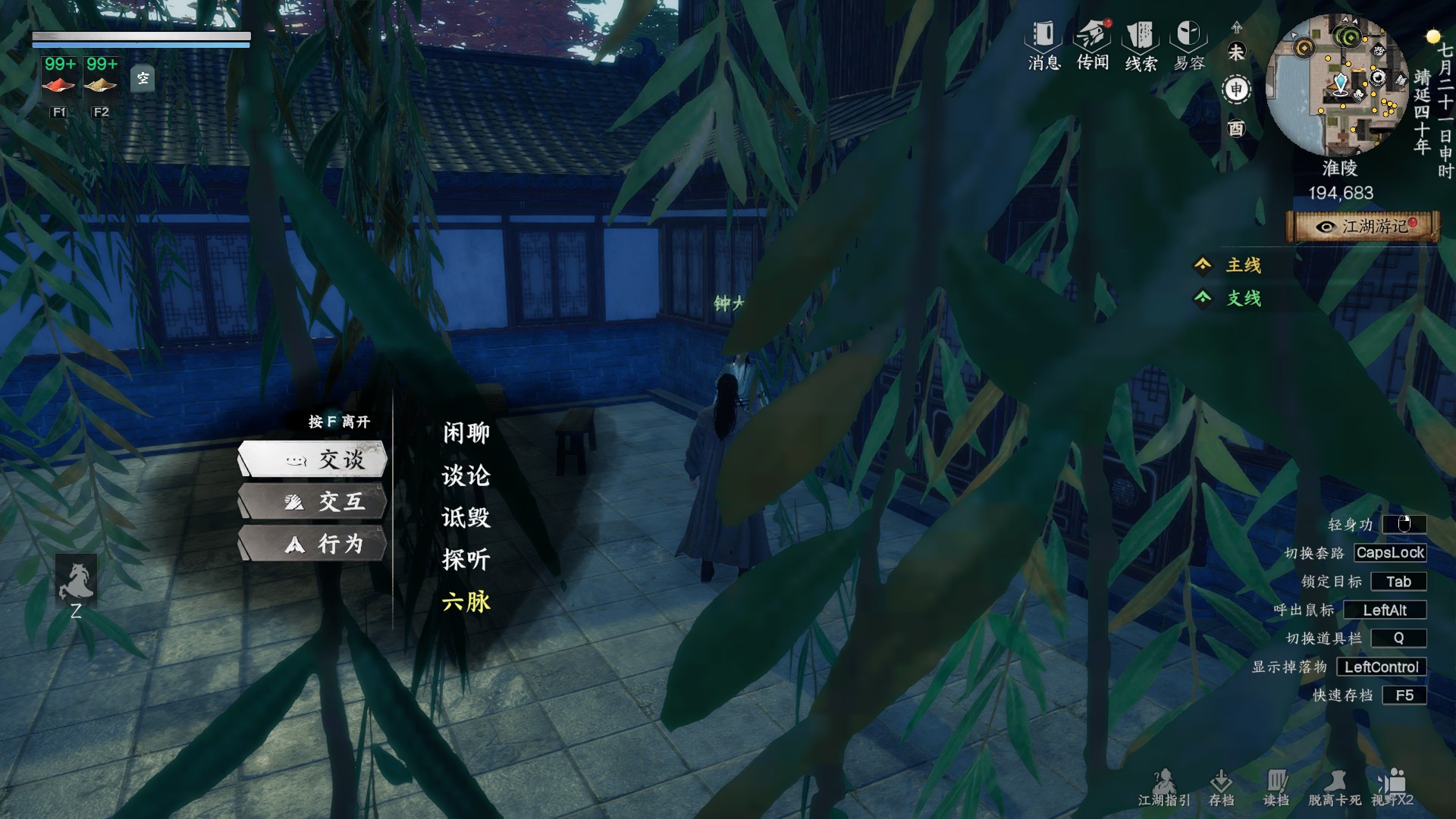
Task: Open the 易容 disguise menu
Action: click(x=1188, y=45)
